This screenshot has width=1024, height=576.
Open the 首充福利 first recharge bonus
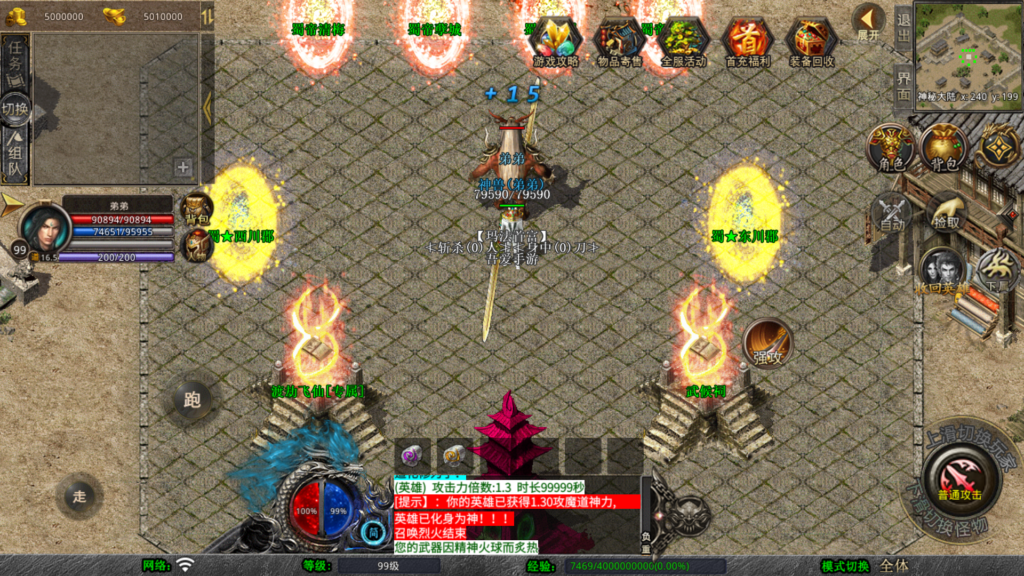(748, 41)
